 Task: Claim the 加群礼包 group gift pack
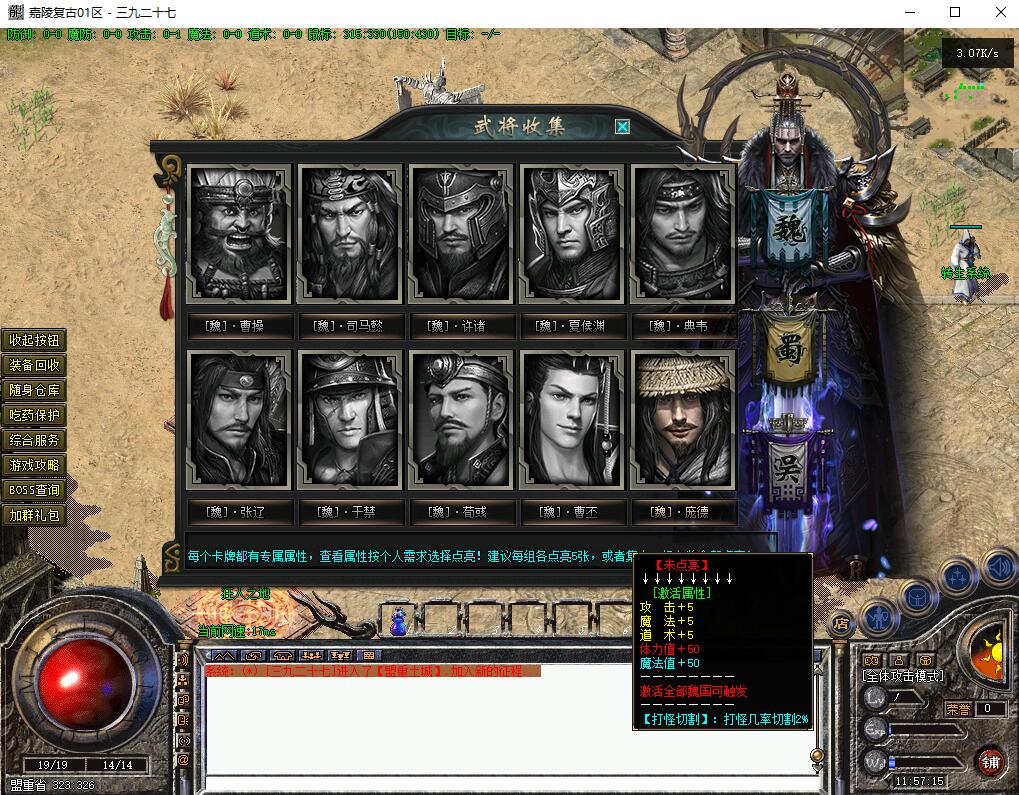click(35, 516)
